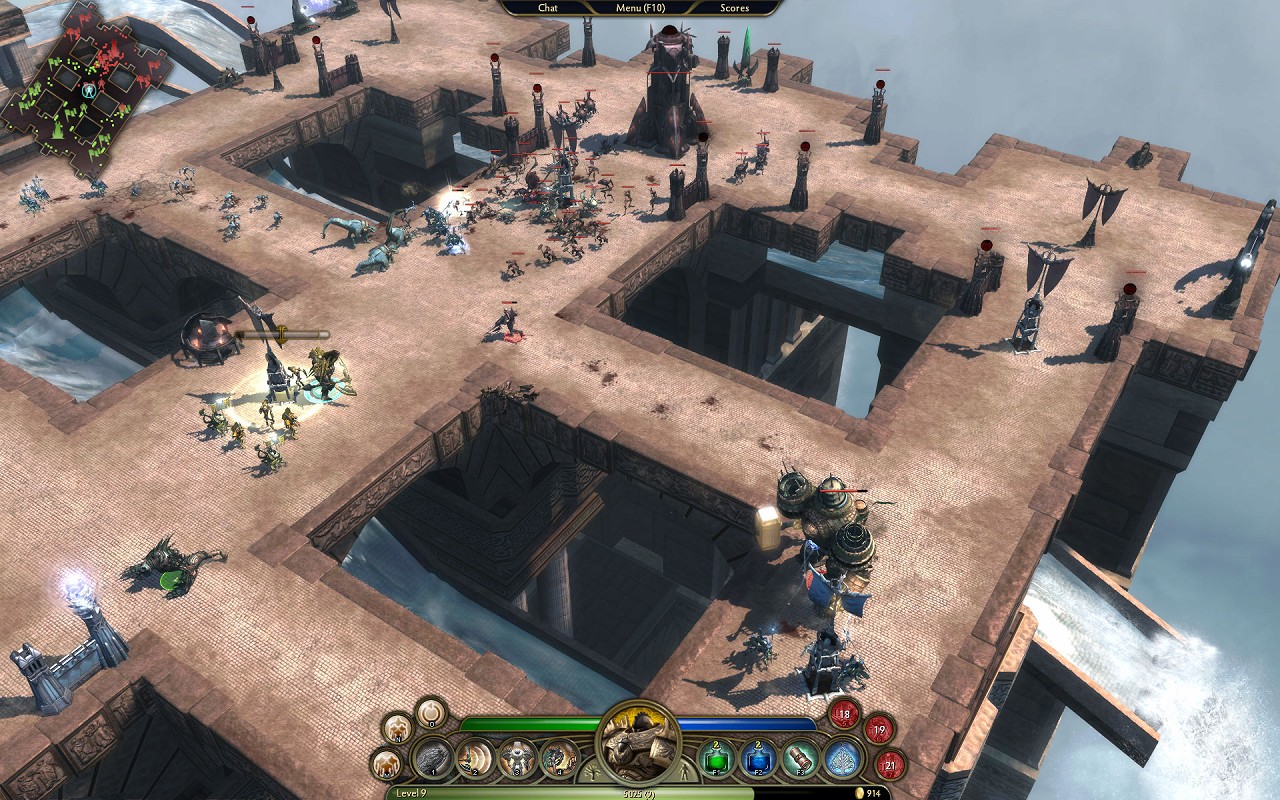Click the power symbol button
This screenshot has height=800, width=1280.
coord(431,712)
